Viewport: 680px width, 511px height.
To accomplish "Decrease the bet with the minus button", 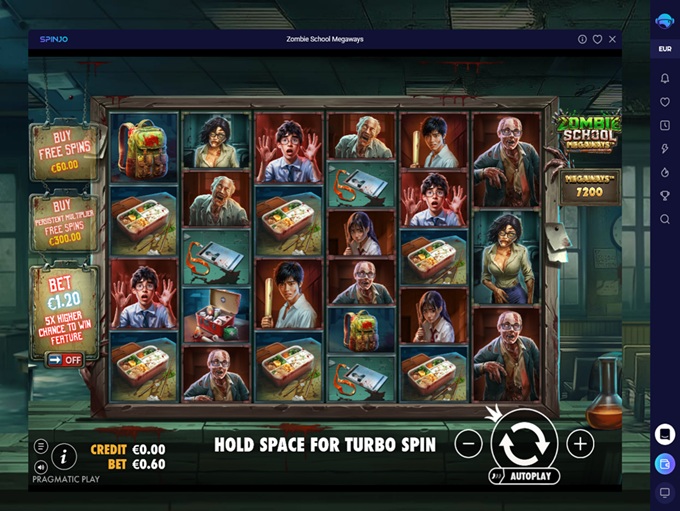I will pos(468,444).
